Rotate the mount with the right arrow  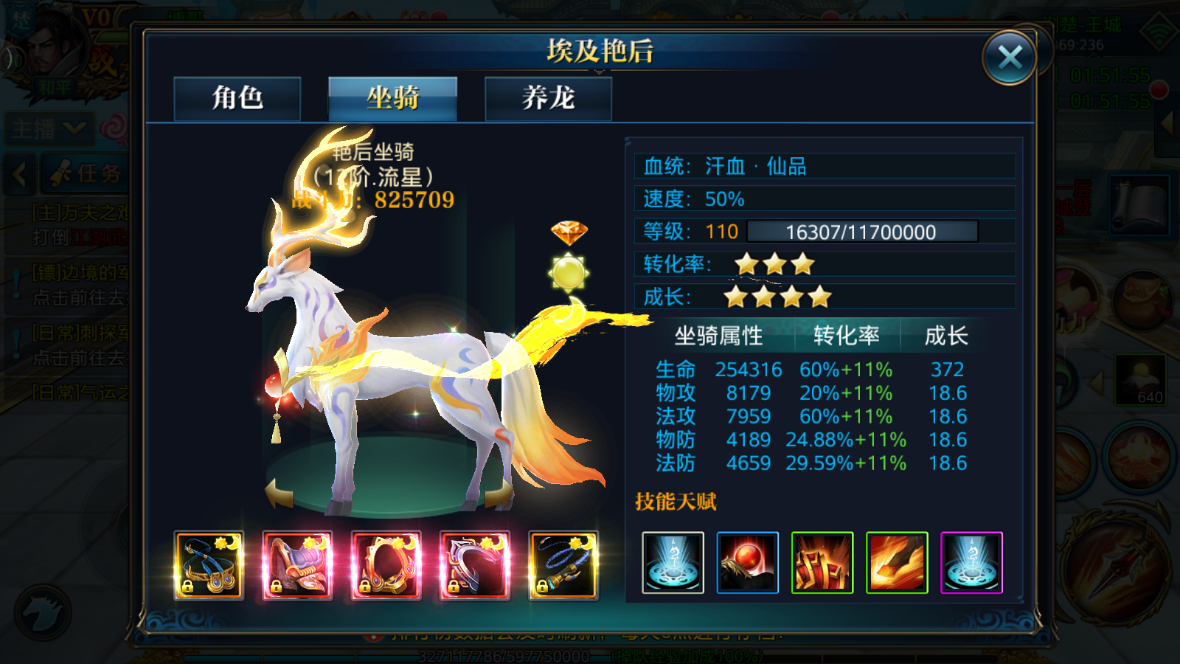coord(499,493)
